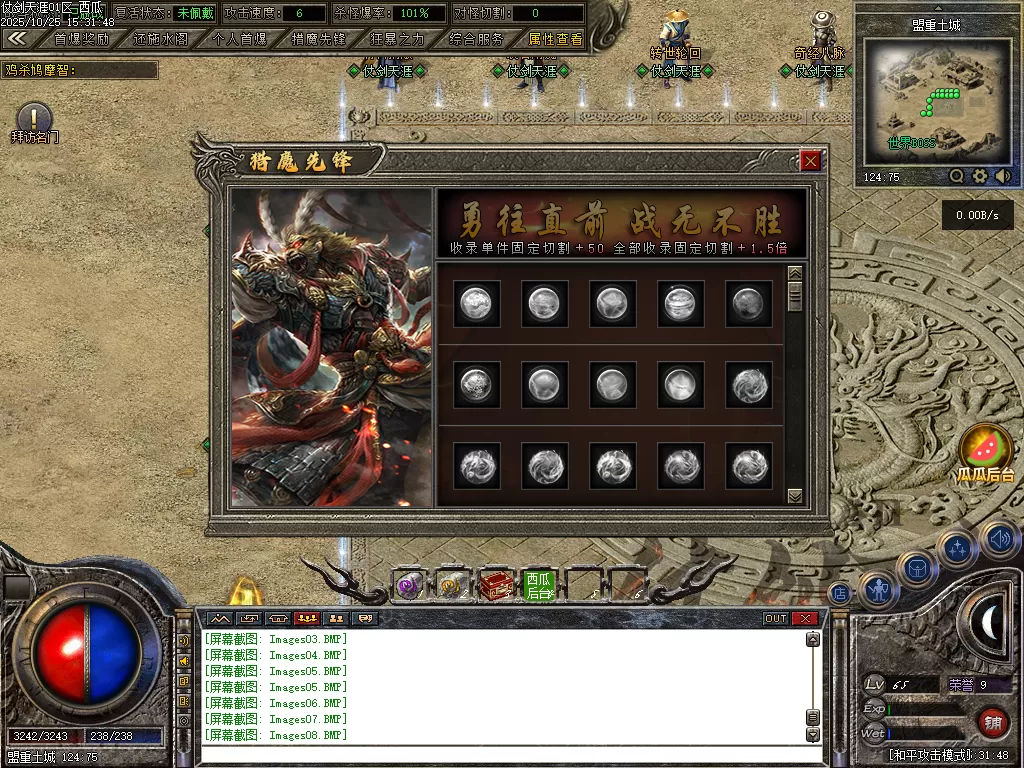Close the 猎魔先锋 panel
1024x768 pixels.
[810, 160]
